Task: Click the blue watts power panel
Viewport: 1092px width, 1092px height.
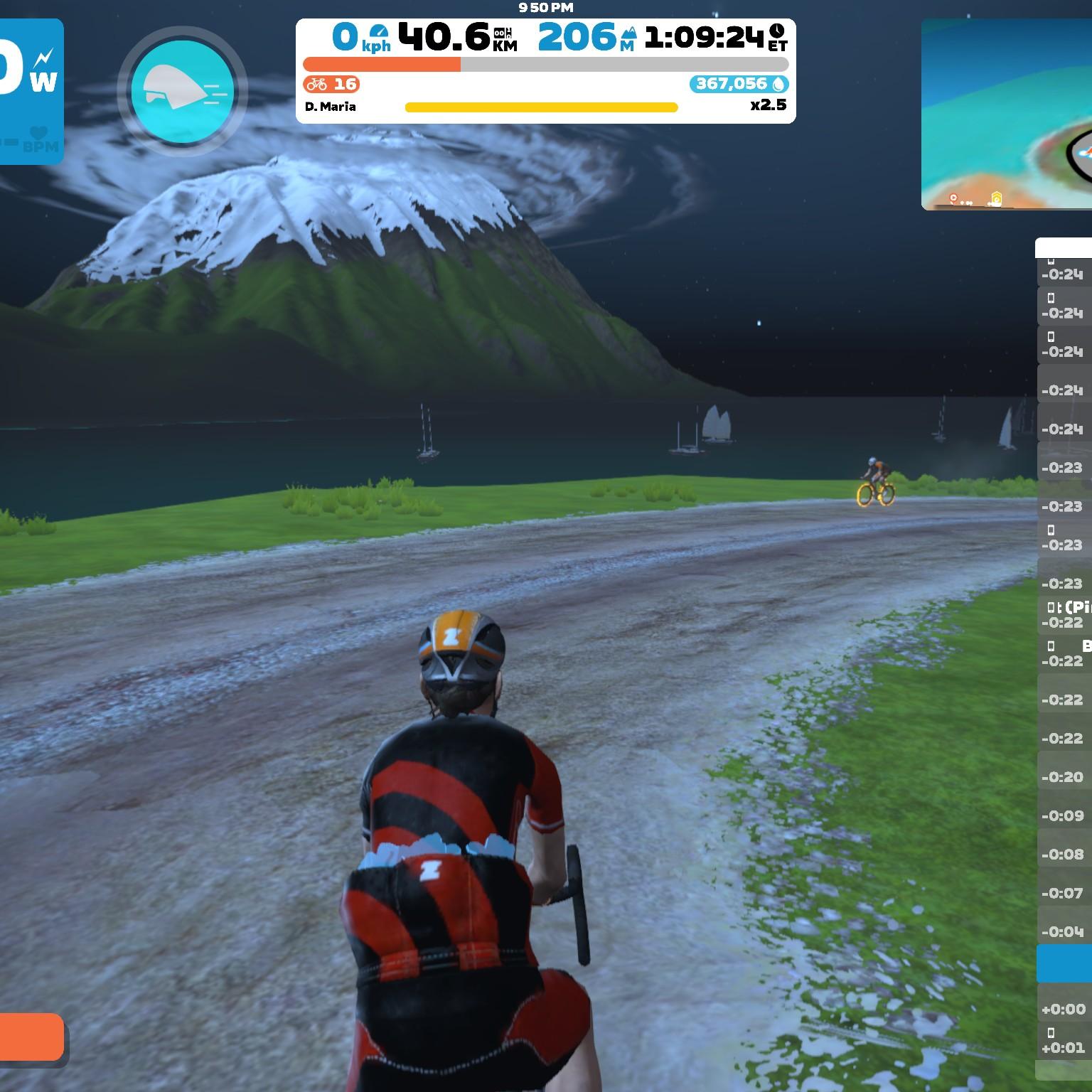Action: tap(31, 91)
